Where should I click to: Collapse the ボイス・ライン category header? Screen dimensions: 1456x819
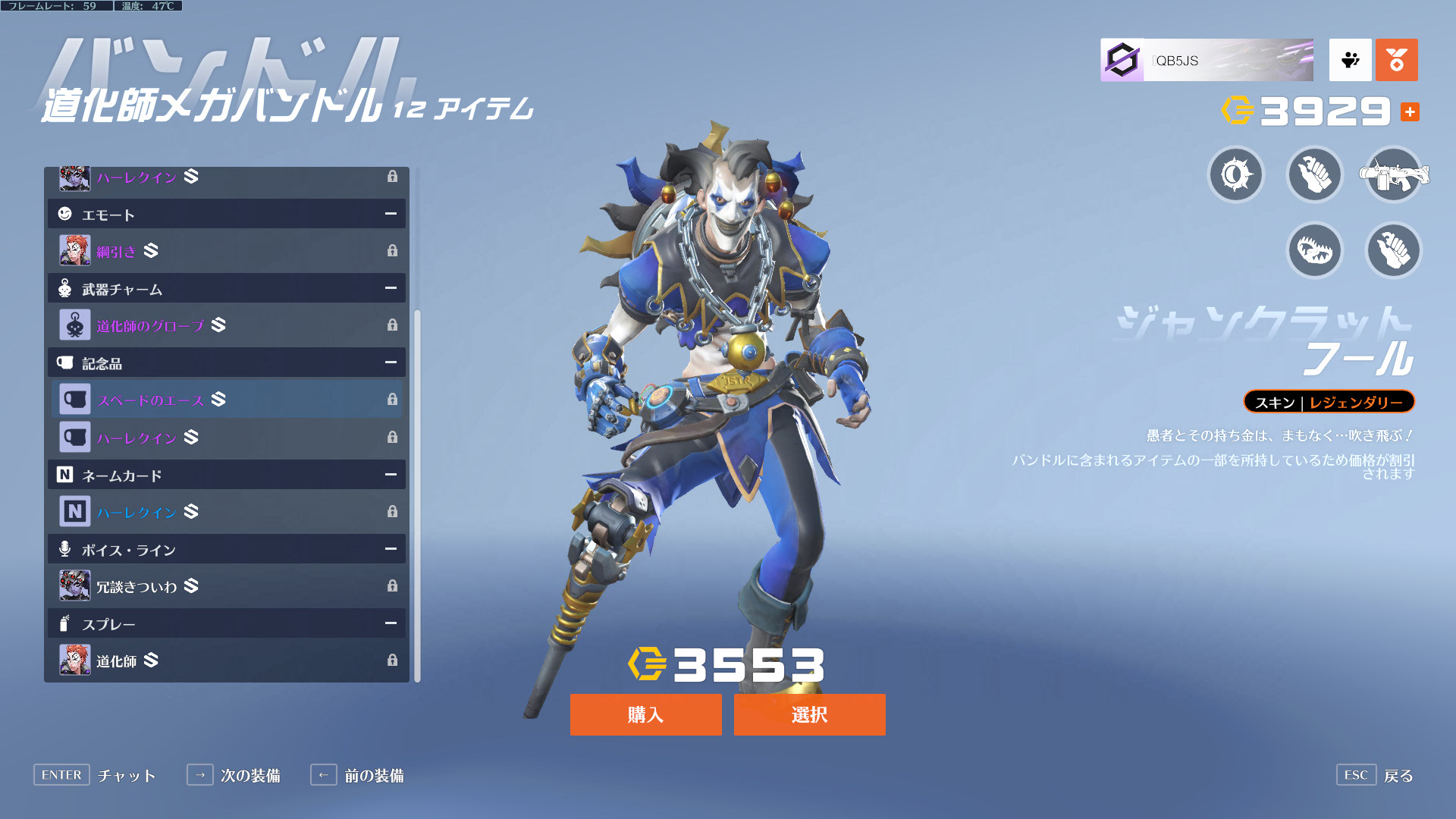(391, 549)
